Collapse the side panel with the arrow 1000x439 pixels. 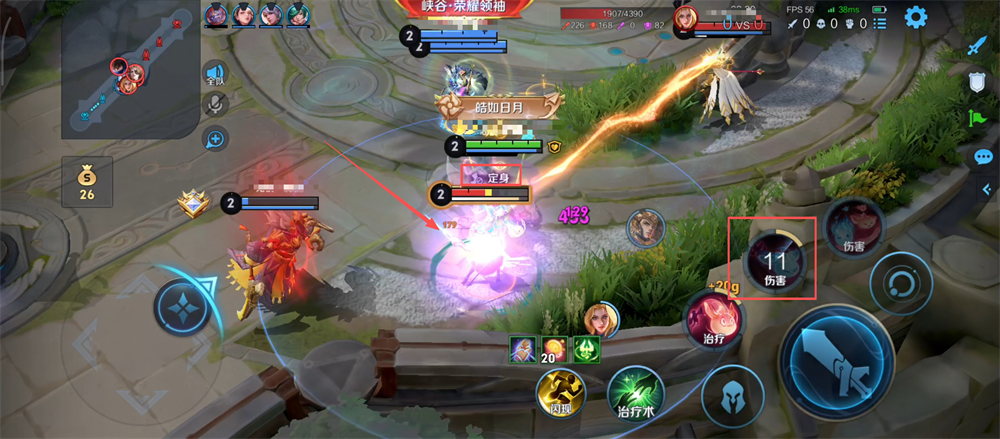click(x=986, y=190)
